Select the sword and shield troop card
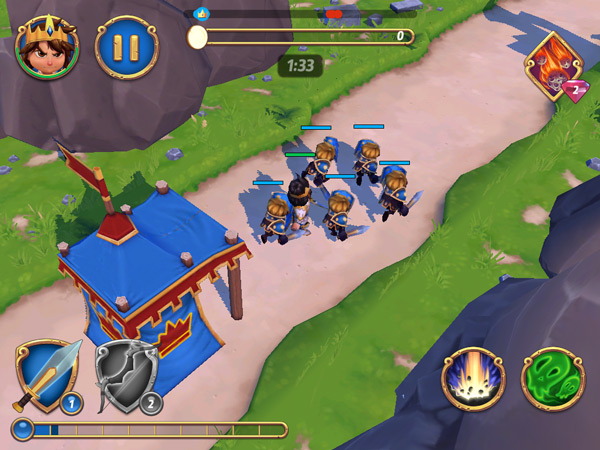The height and width of the screenshot is (450, 600). click(x=46, y=377)
